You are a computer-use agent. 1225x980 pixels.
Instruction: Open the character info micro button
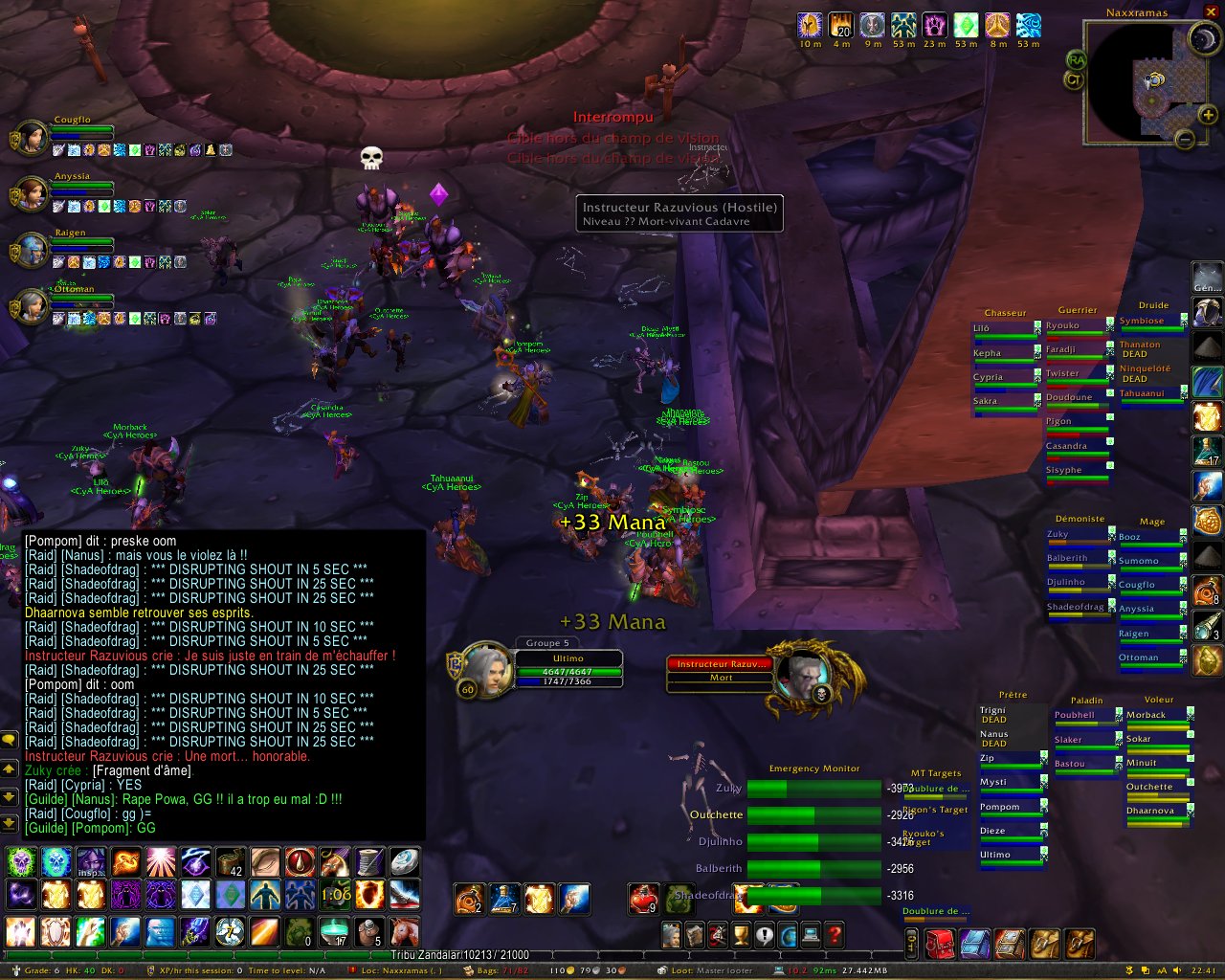tap(672, 935)
